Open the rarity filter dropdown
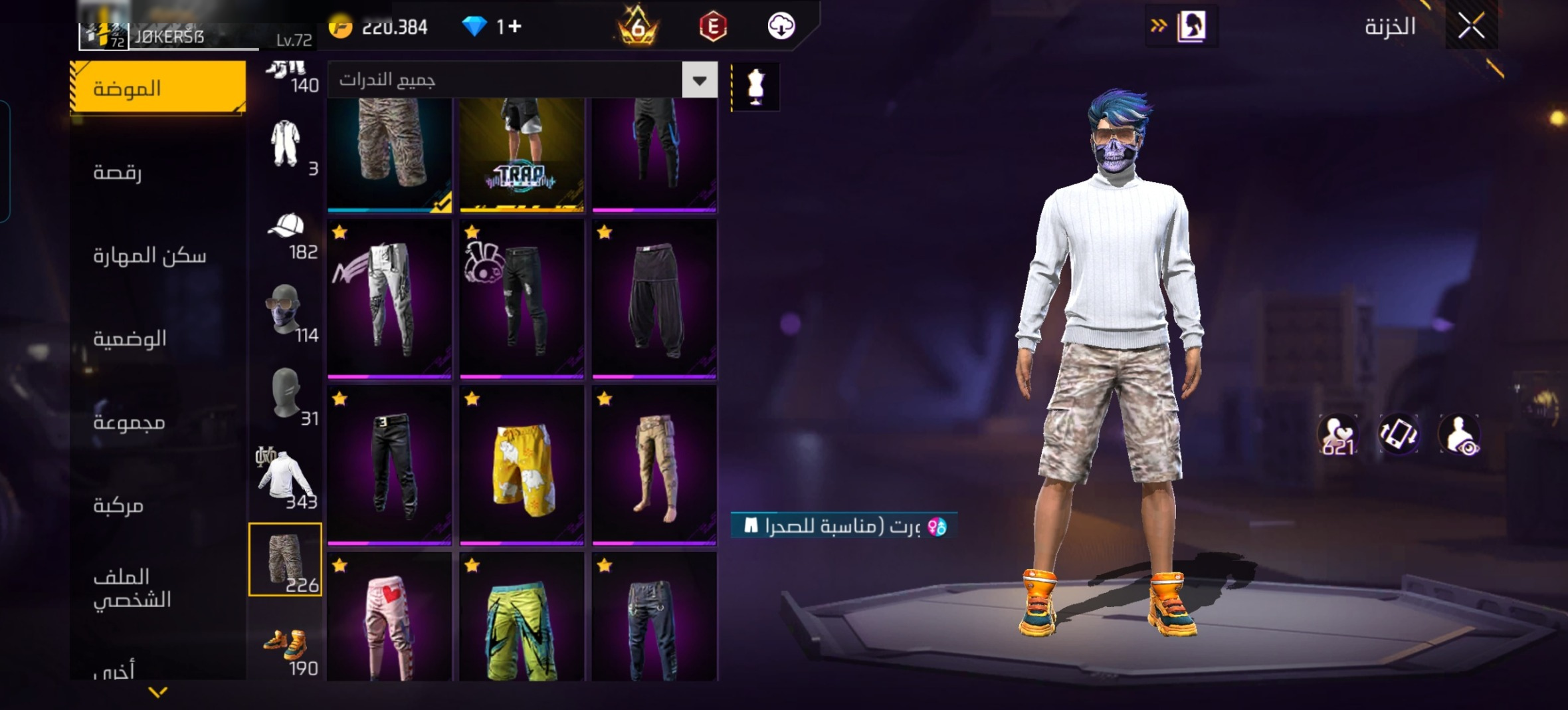The height and width of the screenshot is (710, 1568). 699,80
